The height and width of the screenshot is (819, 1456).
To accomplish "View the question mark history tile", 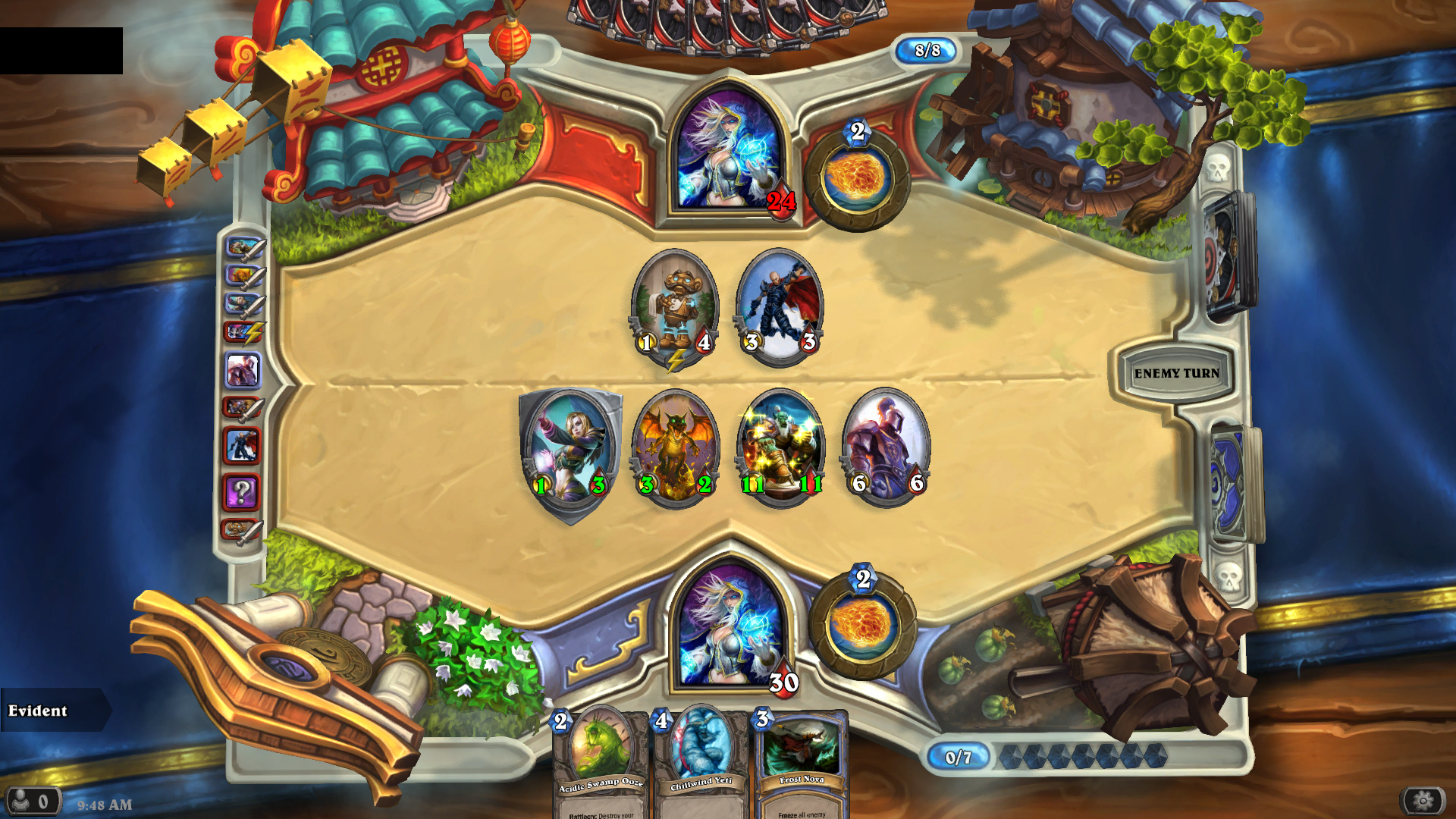I will tap(241, 492).
